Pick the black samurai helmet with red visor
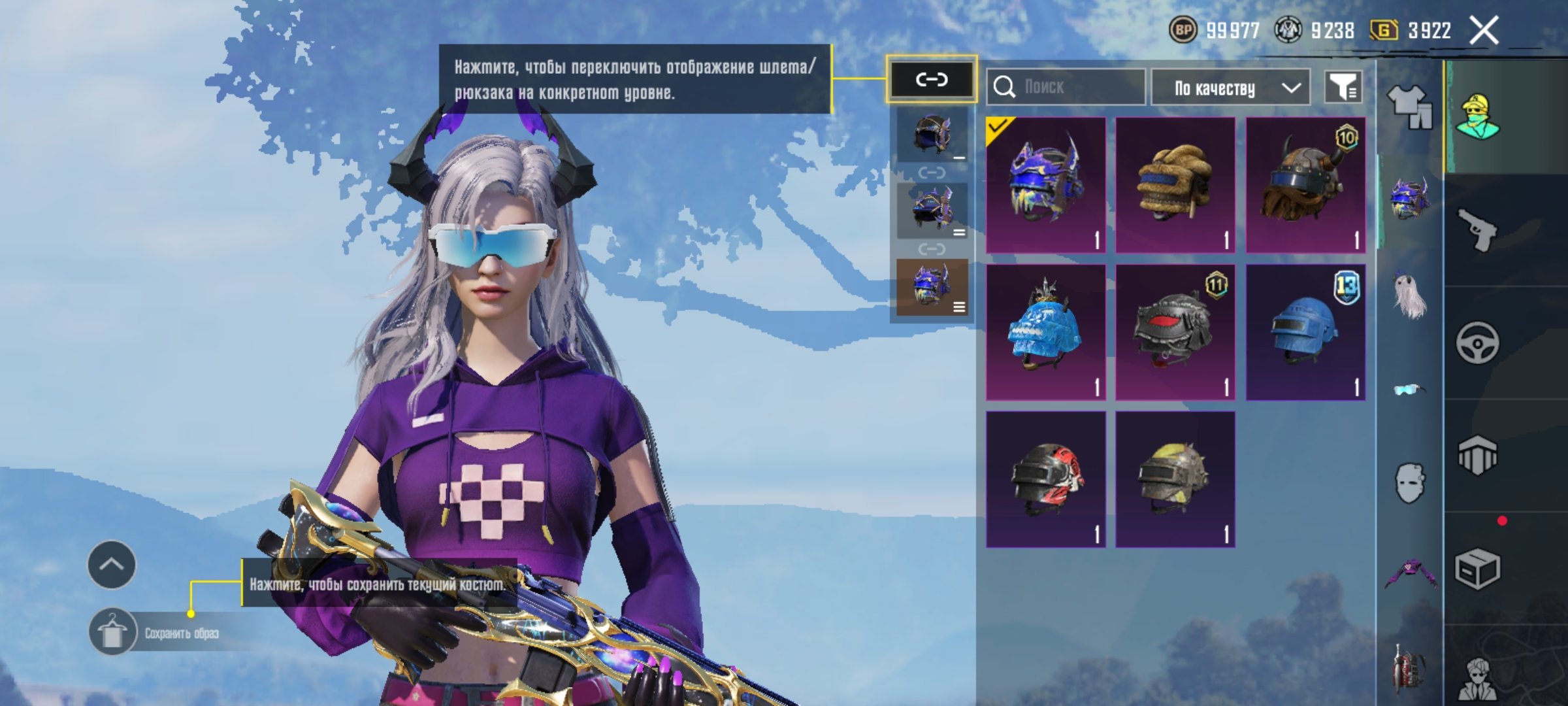 (x=1175, y=332)
